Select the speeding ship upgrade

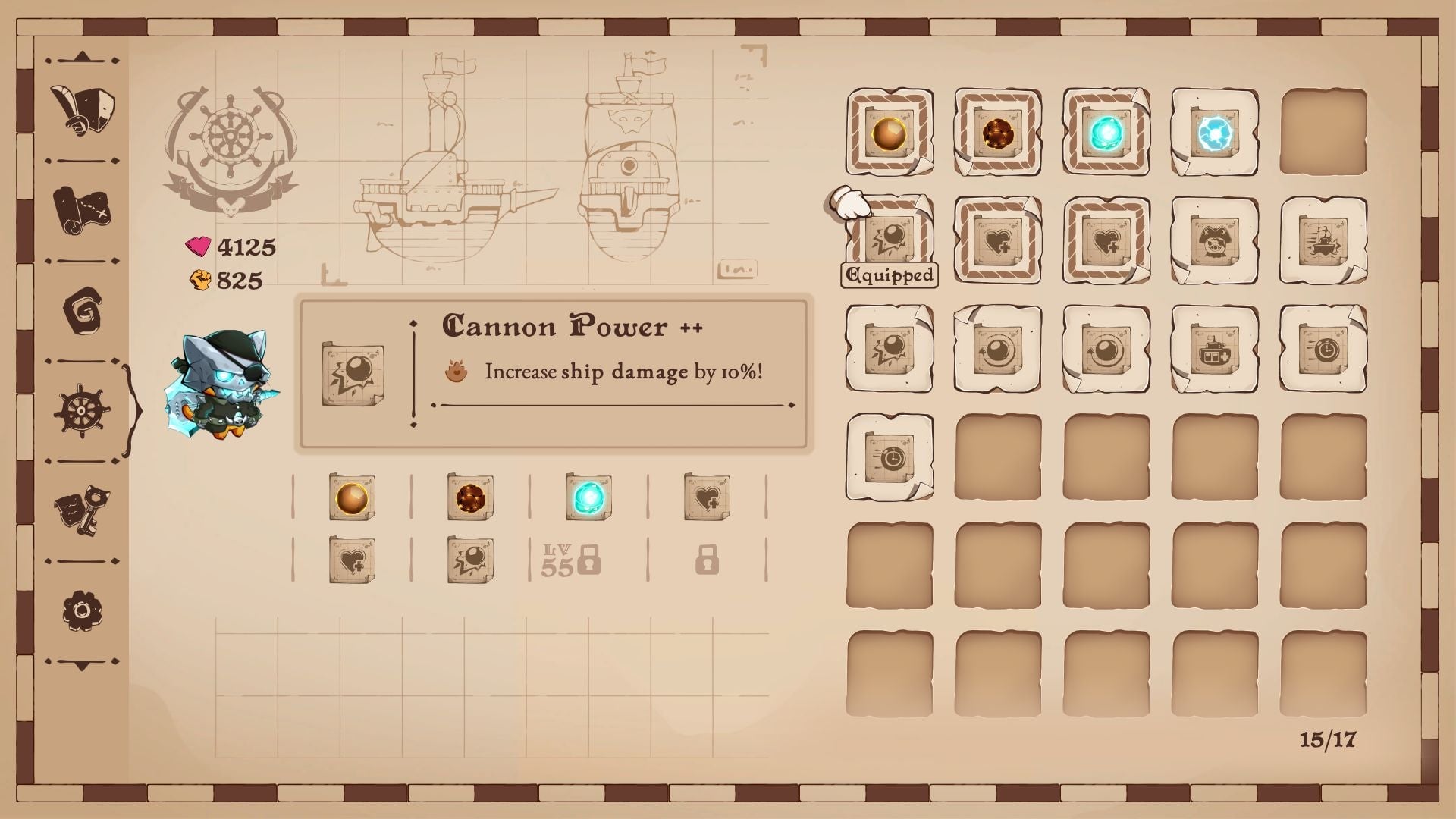[x=1323, y=241]
